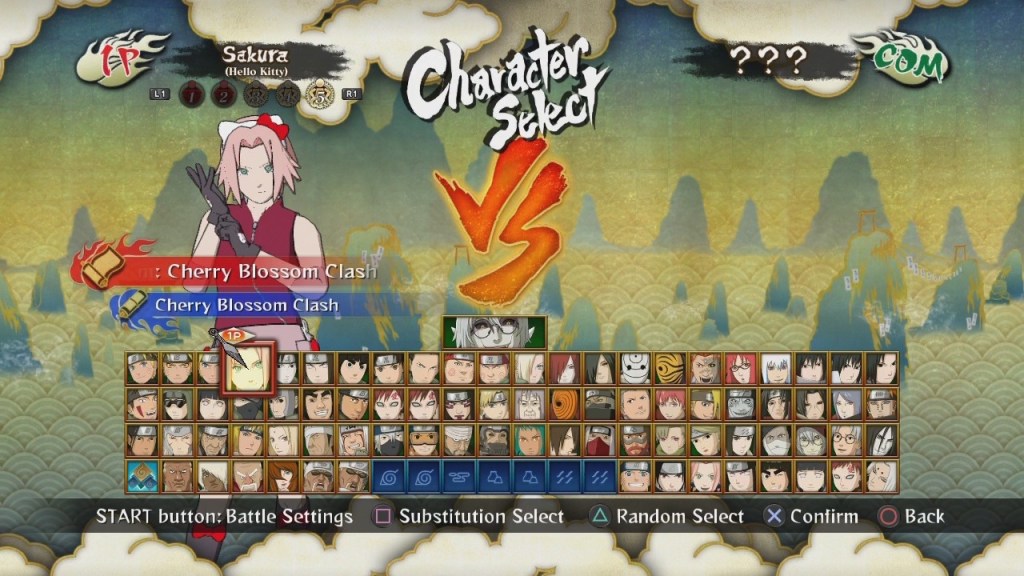Choose Fu's green-haired portrait
Image resolution: width=1024 pixels, height=576 pixels.
tap(529, 440)
